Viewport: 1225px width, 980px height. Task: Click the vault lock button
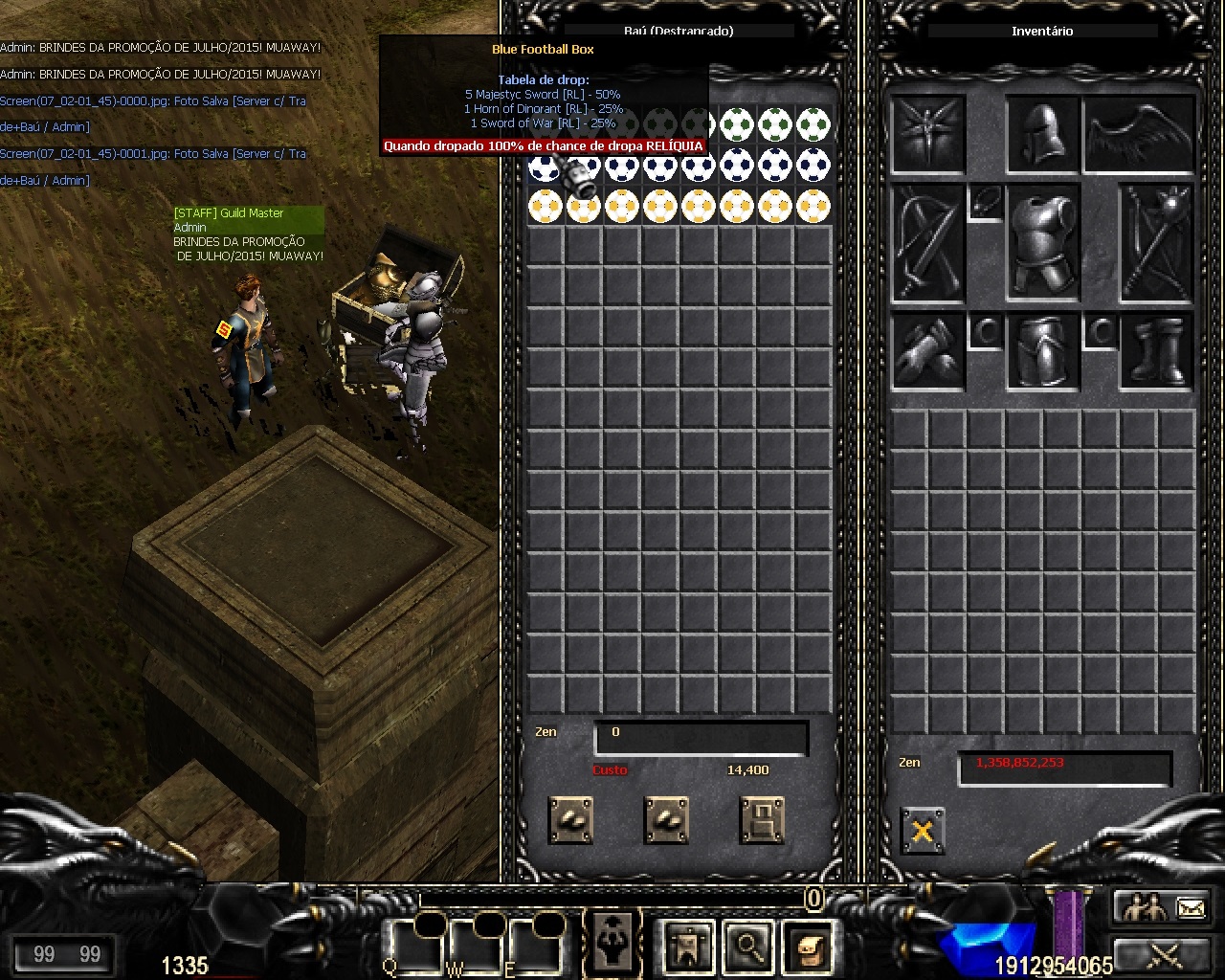click(762, 820)
